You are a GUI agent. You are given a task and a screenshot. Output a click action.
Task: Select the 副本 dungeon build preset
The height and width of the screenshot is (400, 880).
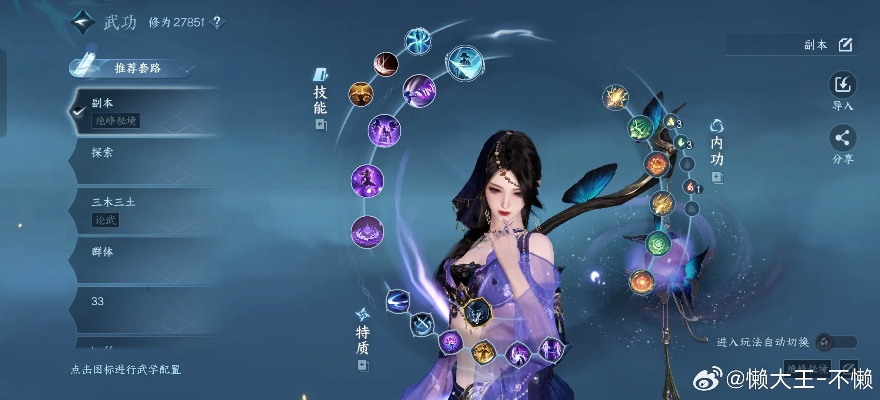point(140,111)
